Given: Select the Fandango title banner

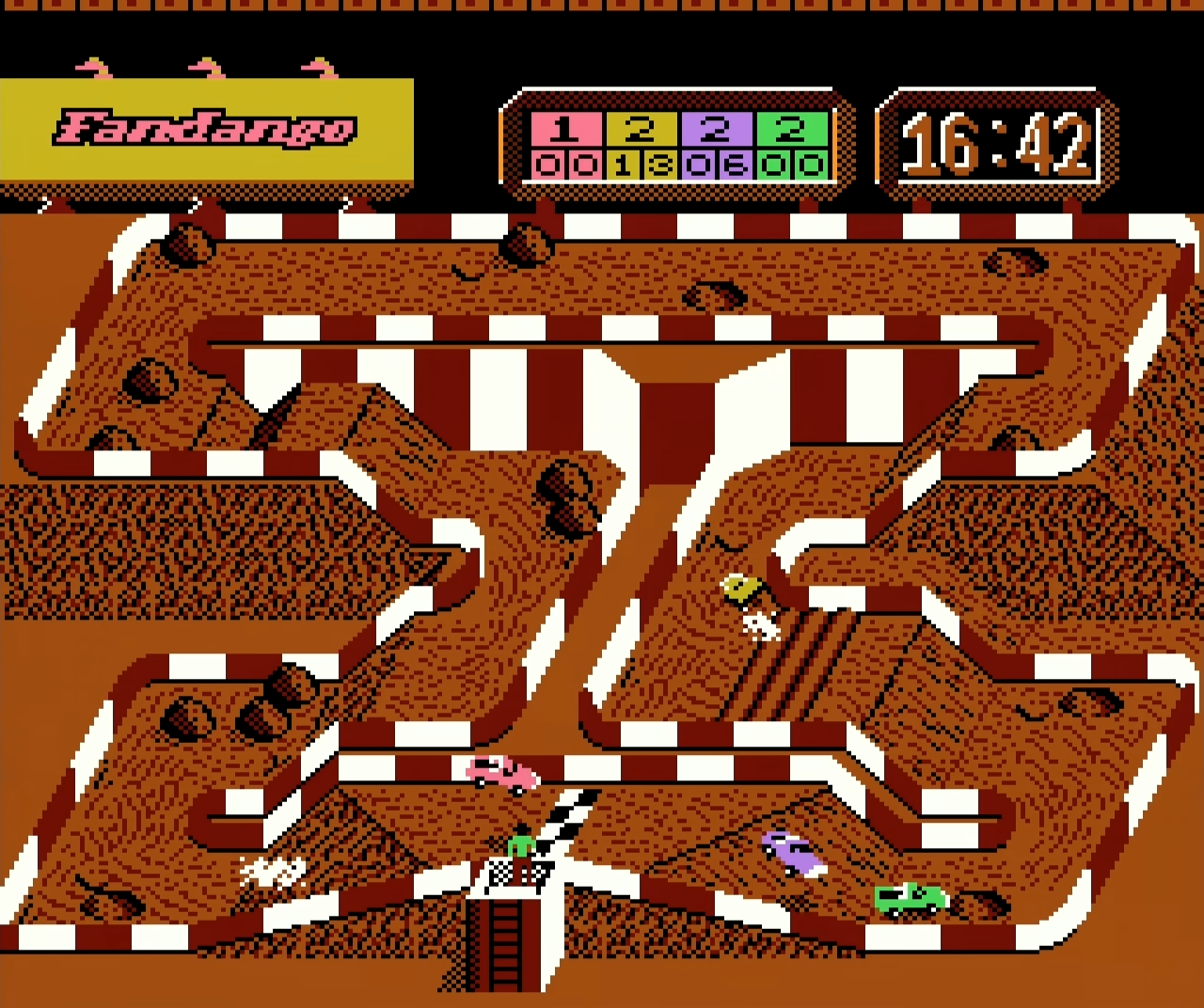Looking at the screenshot, I should coord(205,130).
